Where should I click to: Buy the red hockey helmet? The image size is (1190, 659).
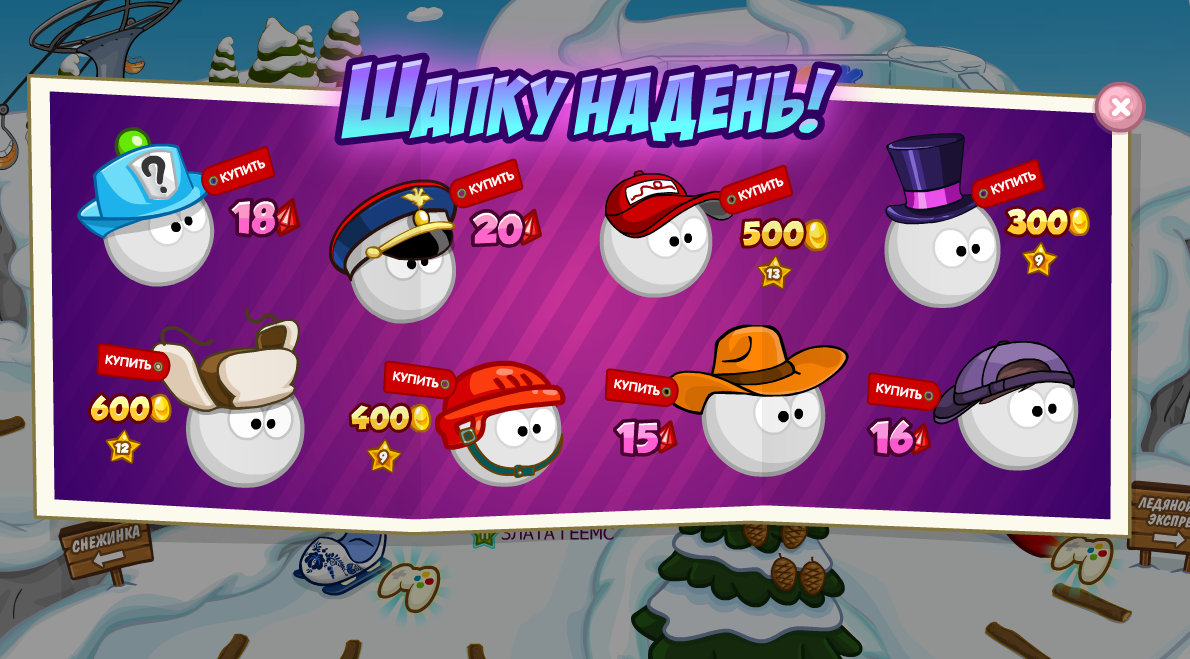(x=417, y=379)
